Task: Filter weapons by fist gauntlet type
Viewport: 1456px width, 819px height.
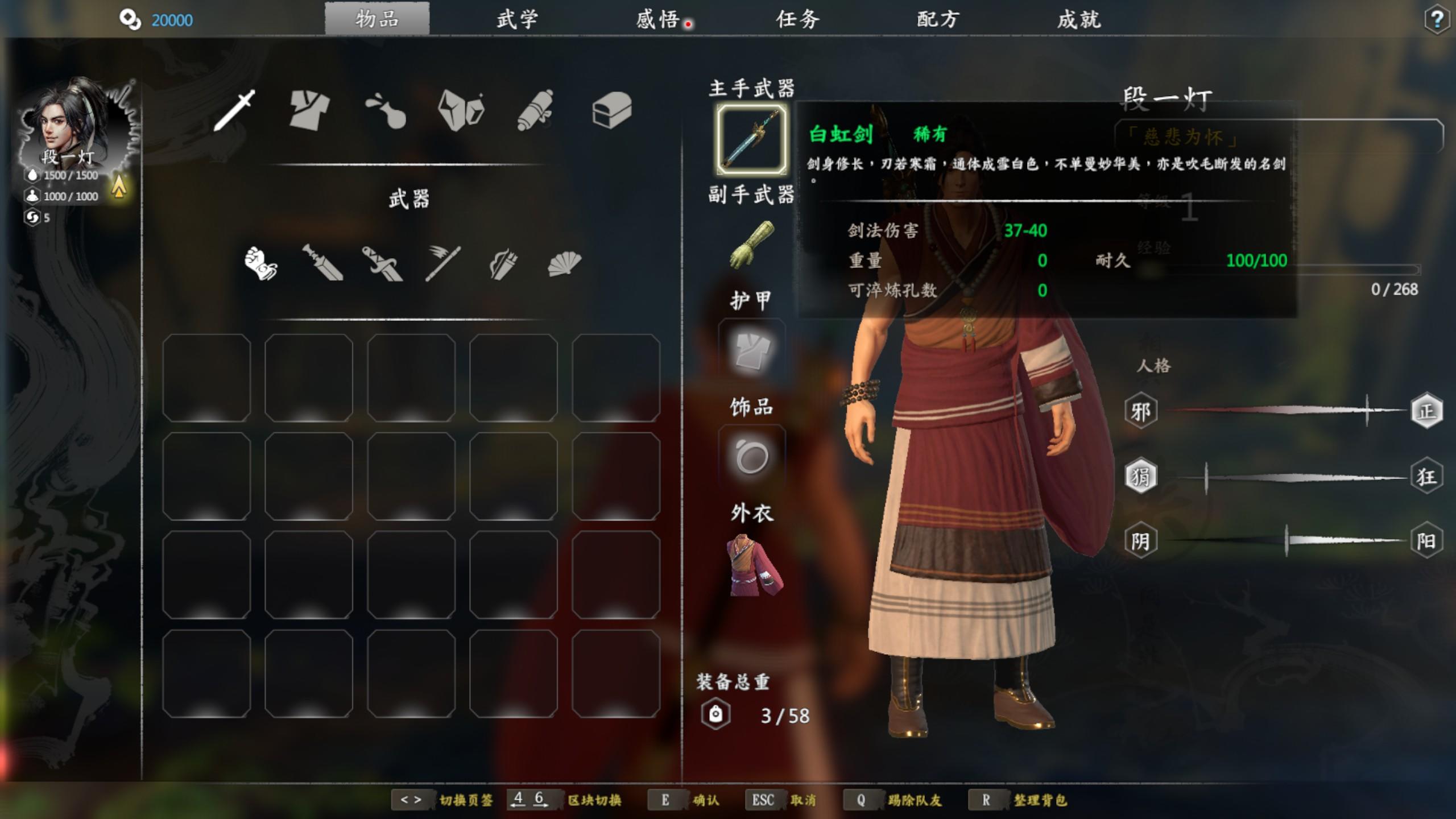Action: pos(260,263)
